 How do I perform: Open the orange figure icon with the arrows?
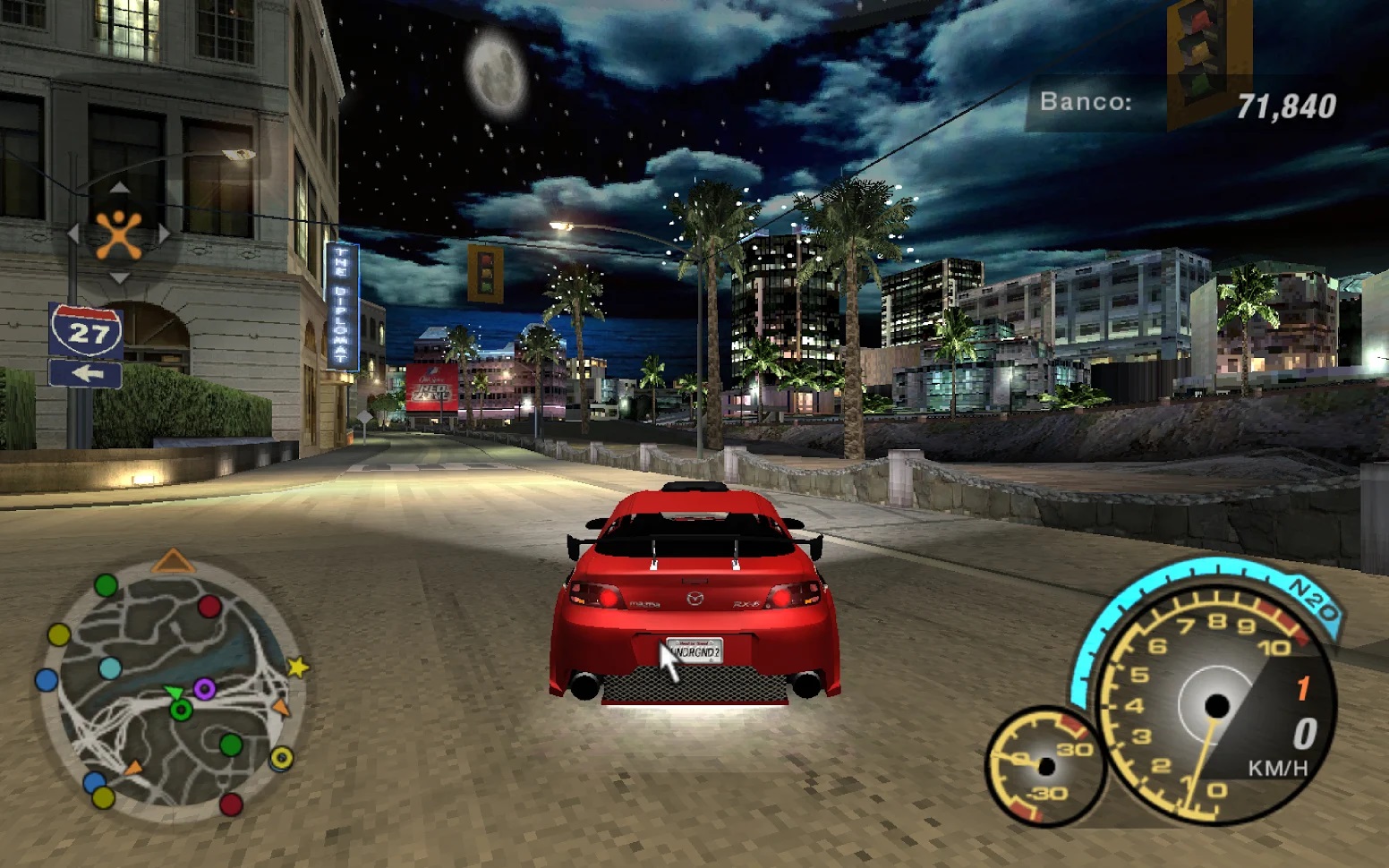pyautogui.click(x=119, y=234)
